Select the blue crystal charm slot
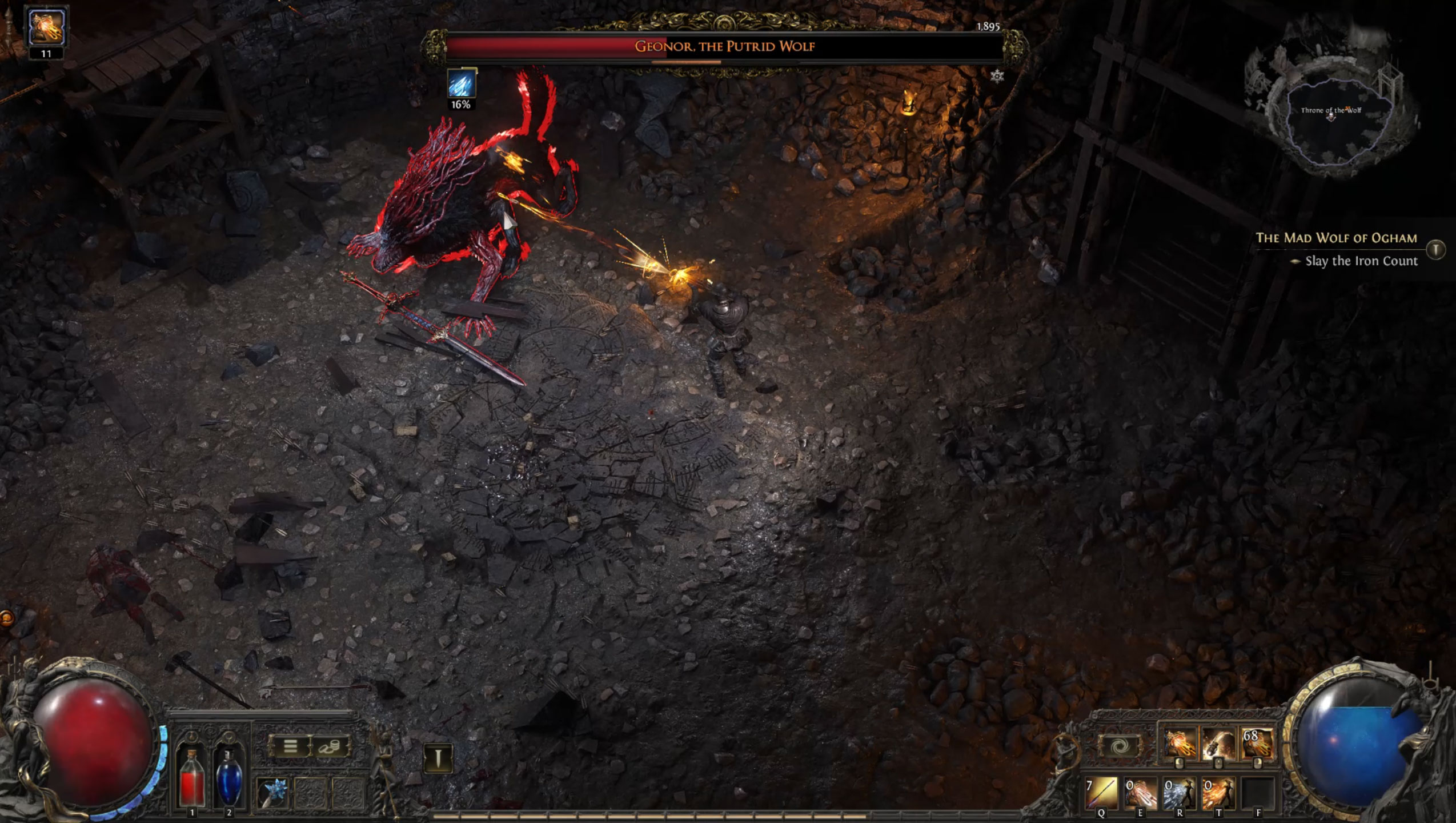Viewport: 1456px width, 823px height. point(272,793)
